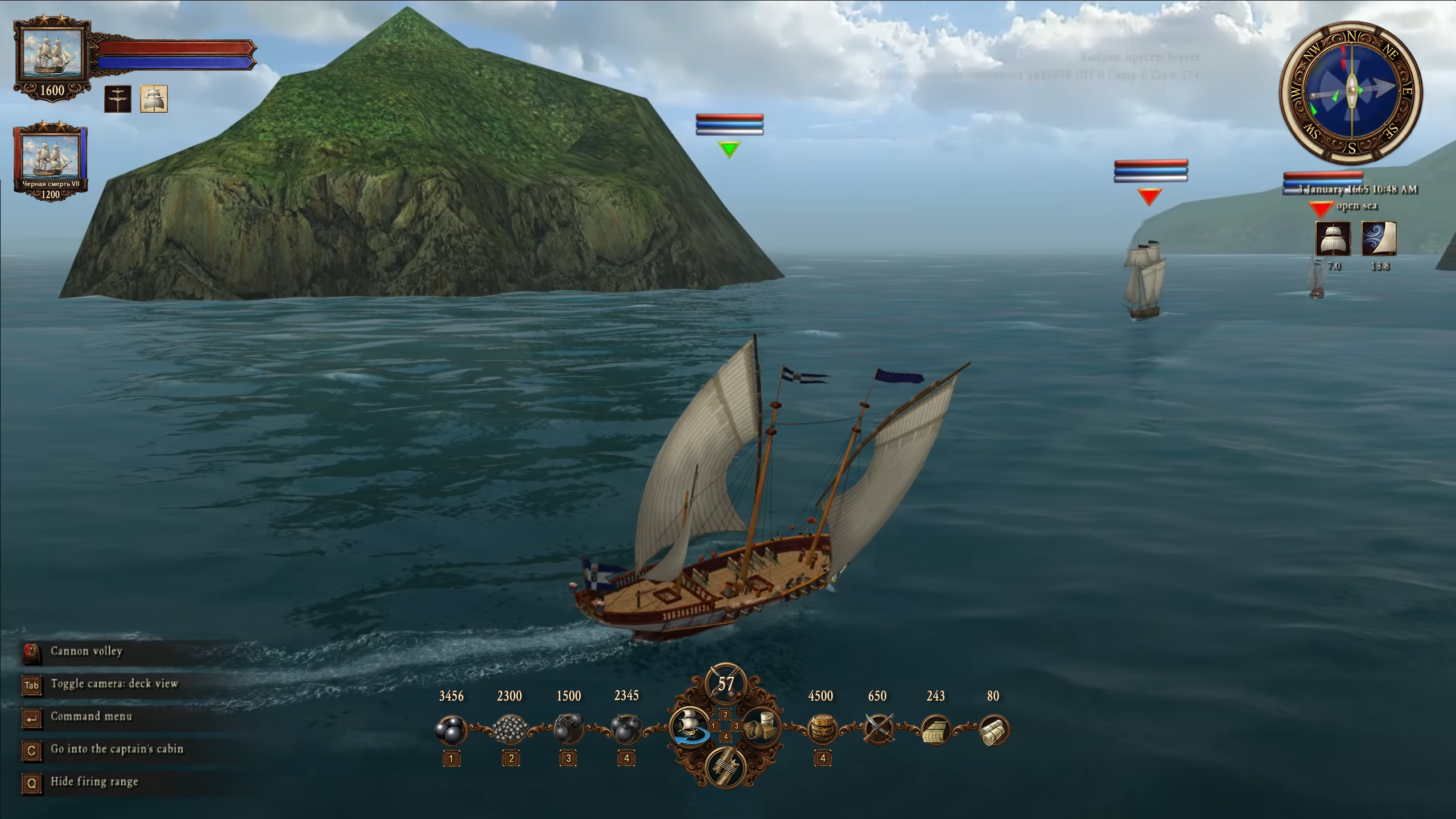Screen dimensions: 1456x819
Task: Choose the grapeshot ammunition
Action: coord(509,730)
